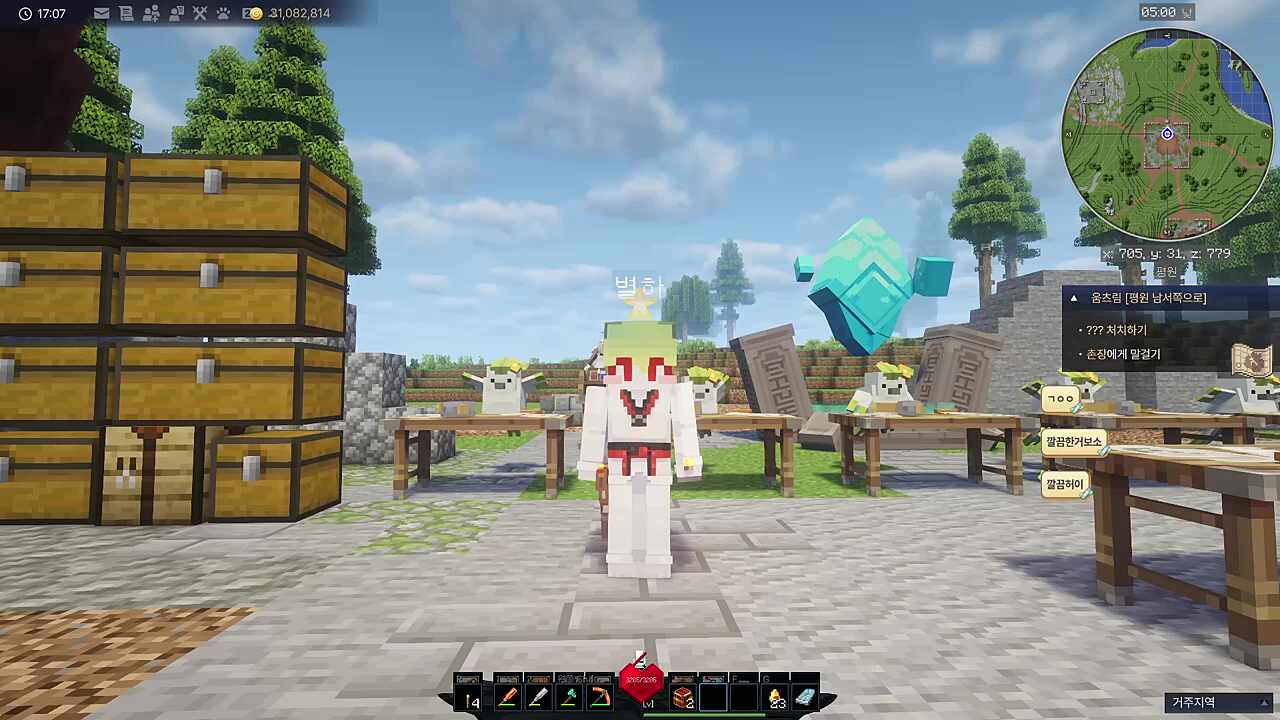Image resolution: width=1280 pixels, height=720 pixels.
Task: Select the '촌장에게 말걸기' quest objective
Action: click(1123, 354)
